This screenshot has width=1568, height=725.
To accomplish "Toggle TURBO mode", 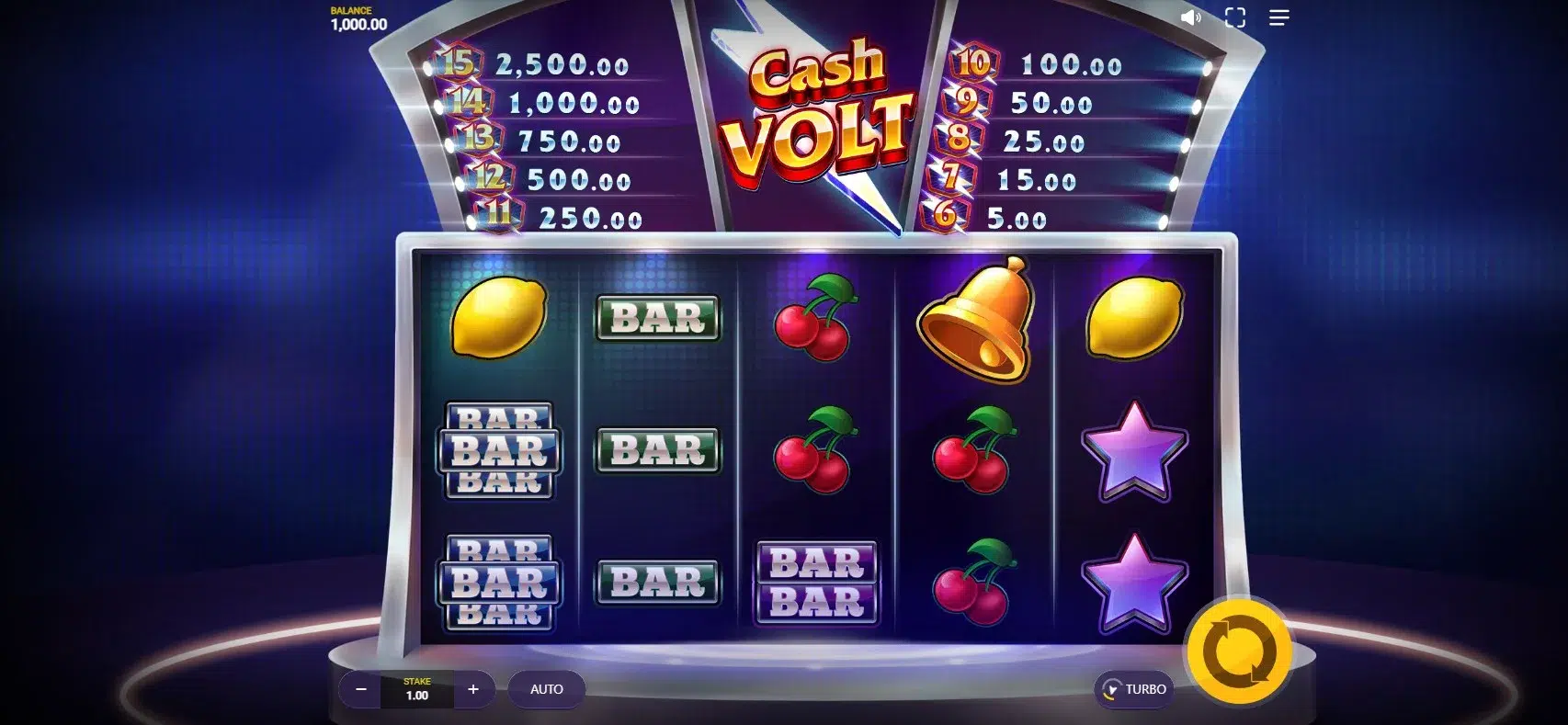I will tap(1134, 689).
